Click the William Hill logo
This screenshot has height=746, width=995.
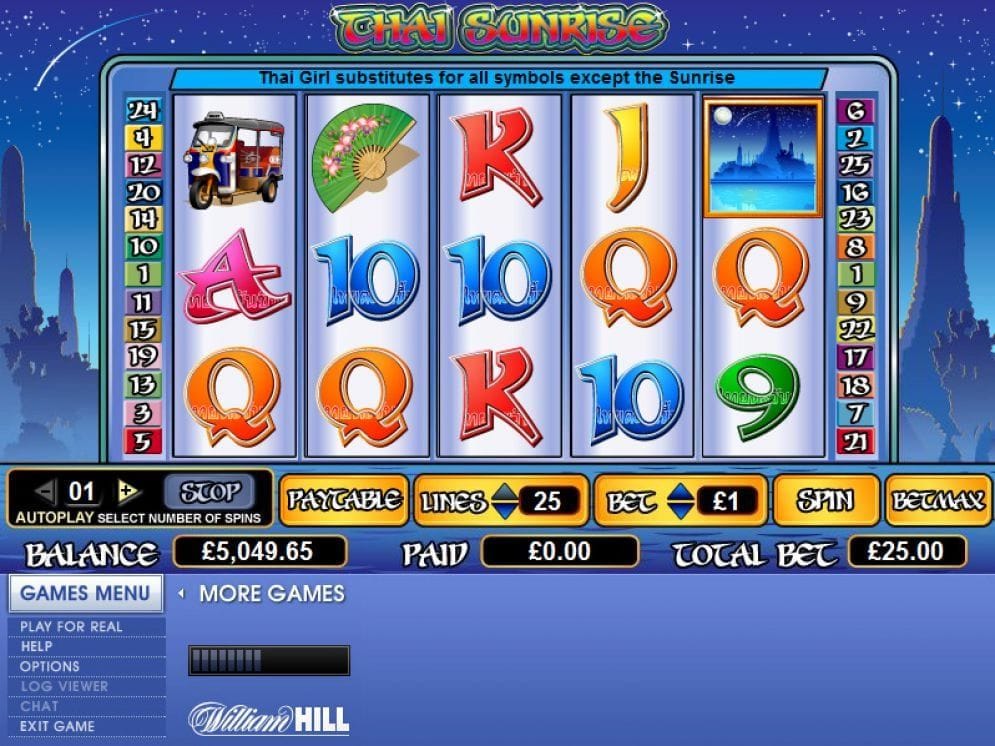pos(269,718)
